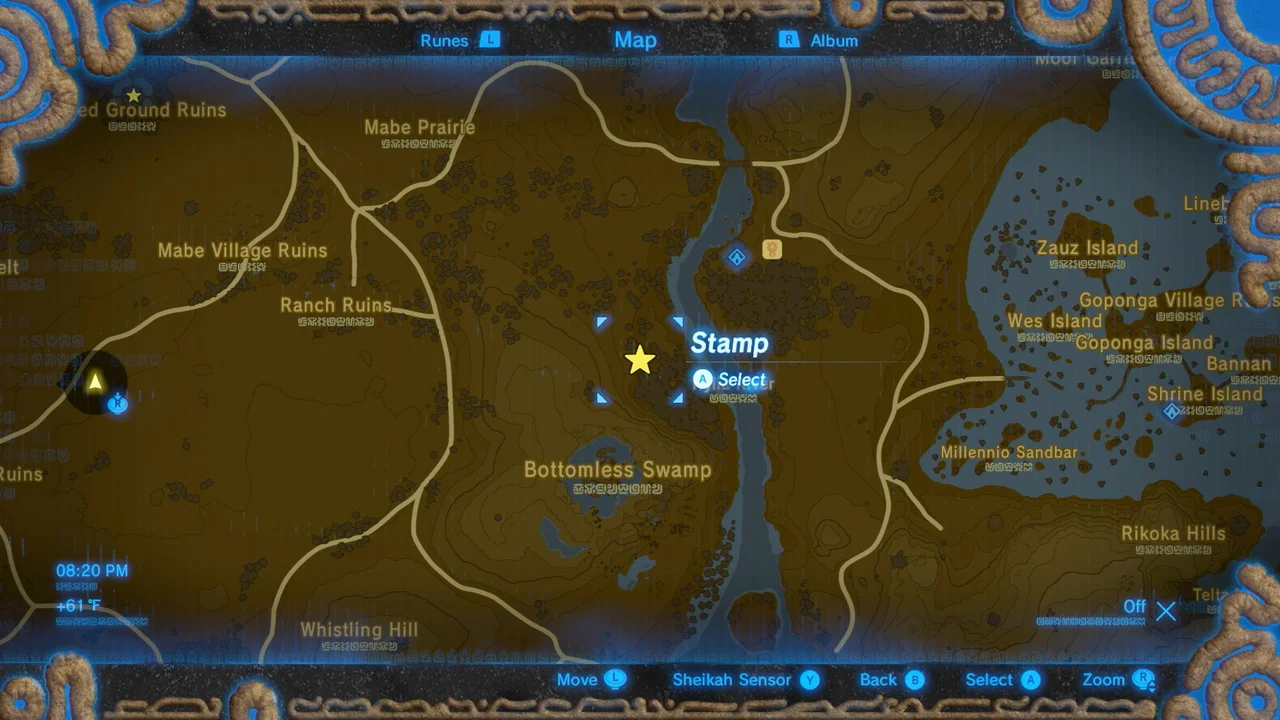Click the 08:20 PM time display
The height and width of the screenshot is (720, 1280).
91,570
